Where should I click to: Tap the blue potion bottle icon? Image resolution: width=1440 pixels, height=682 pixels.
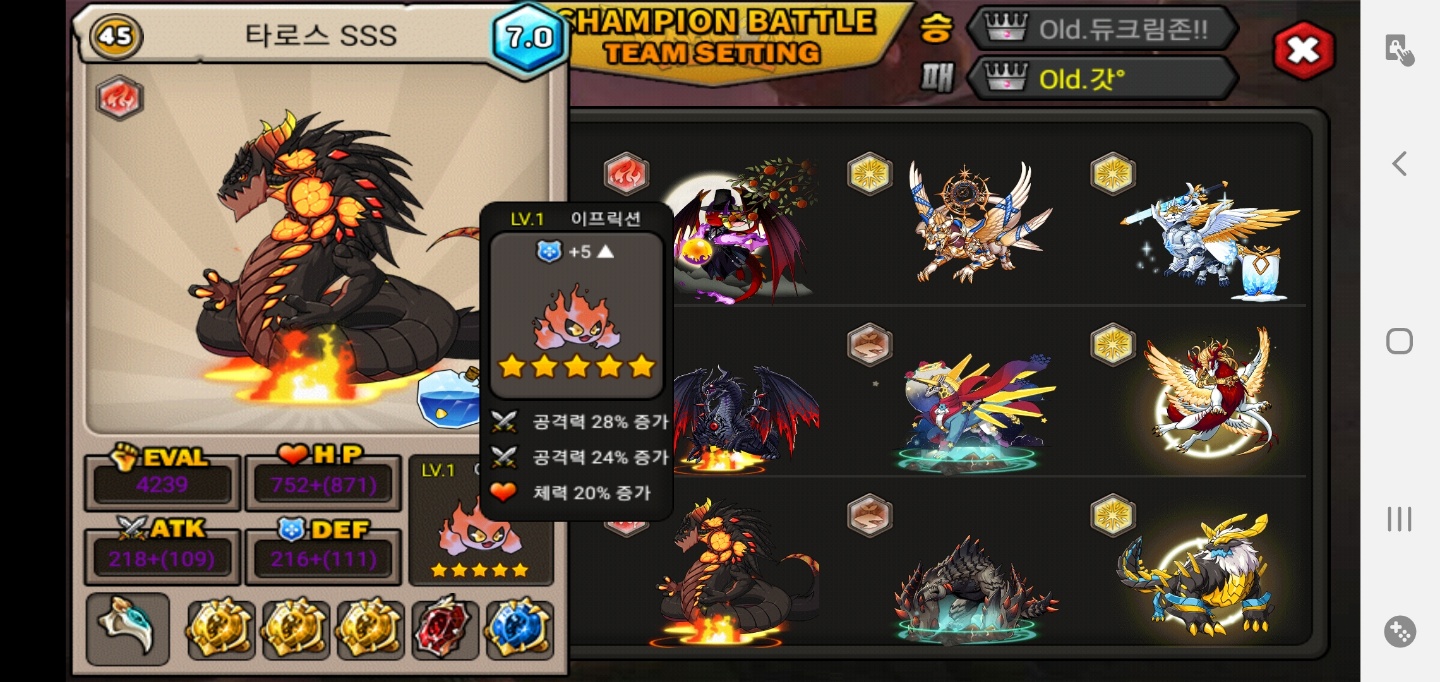(447, 396)
